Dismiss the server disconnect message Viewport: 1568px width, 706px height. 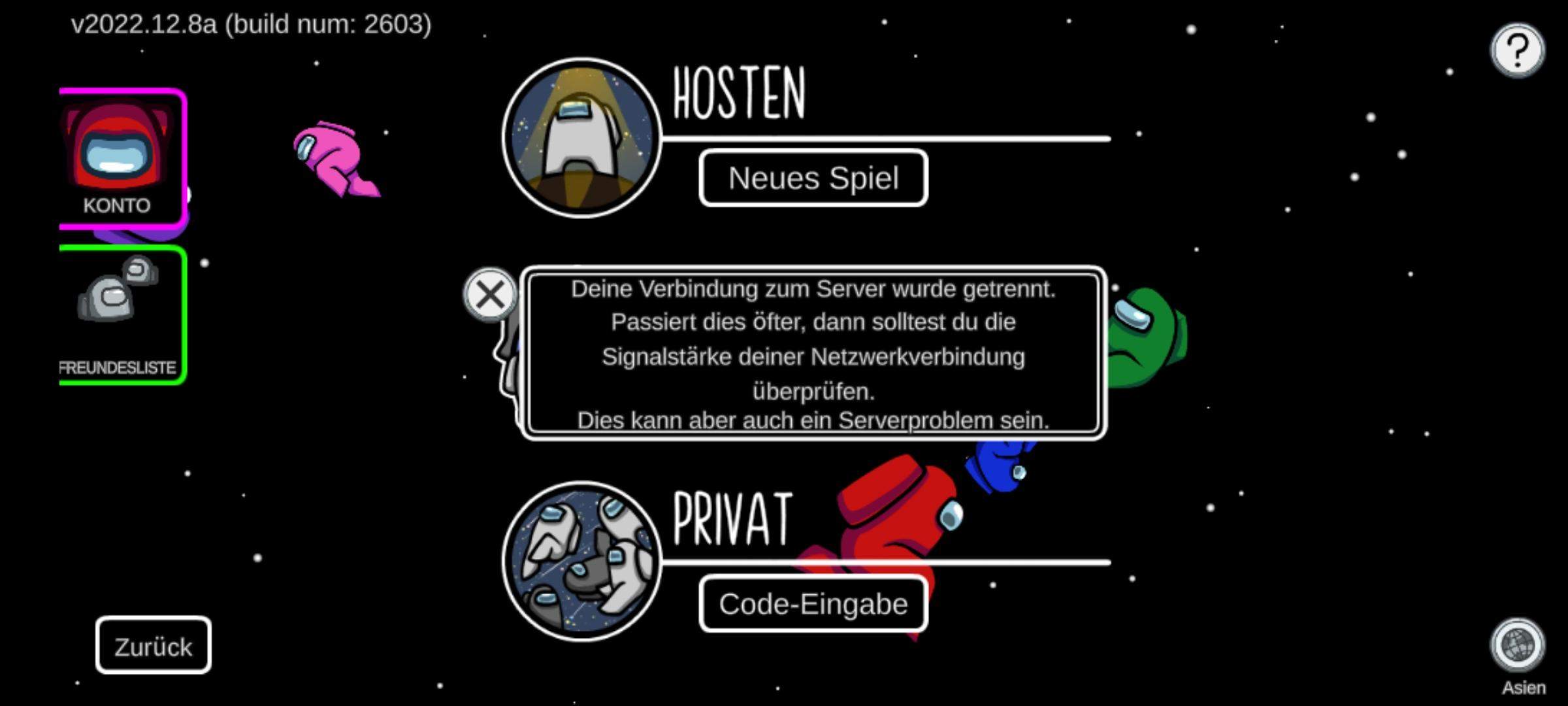491,294
